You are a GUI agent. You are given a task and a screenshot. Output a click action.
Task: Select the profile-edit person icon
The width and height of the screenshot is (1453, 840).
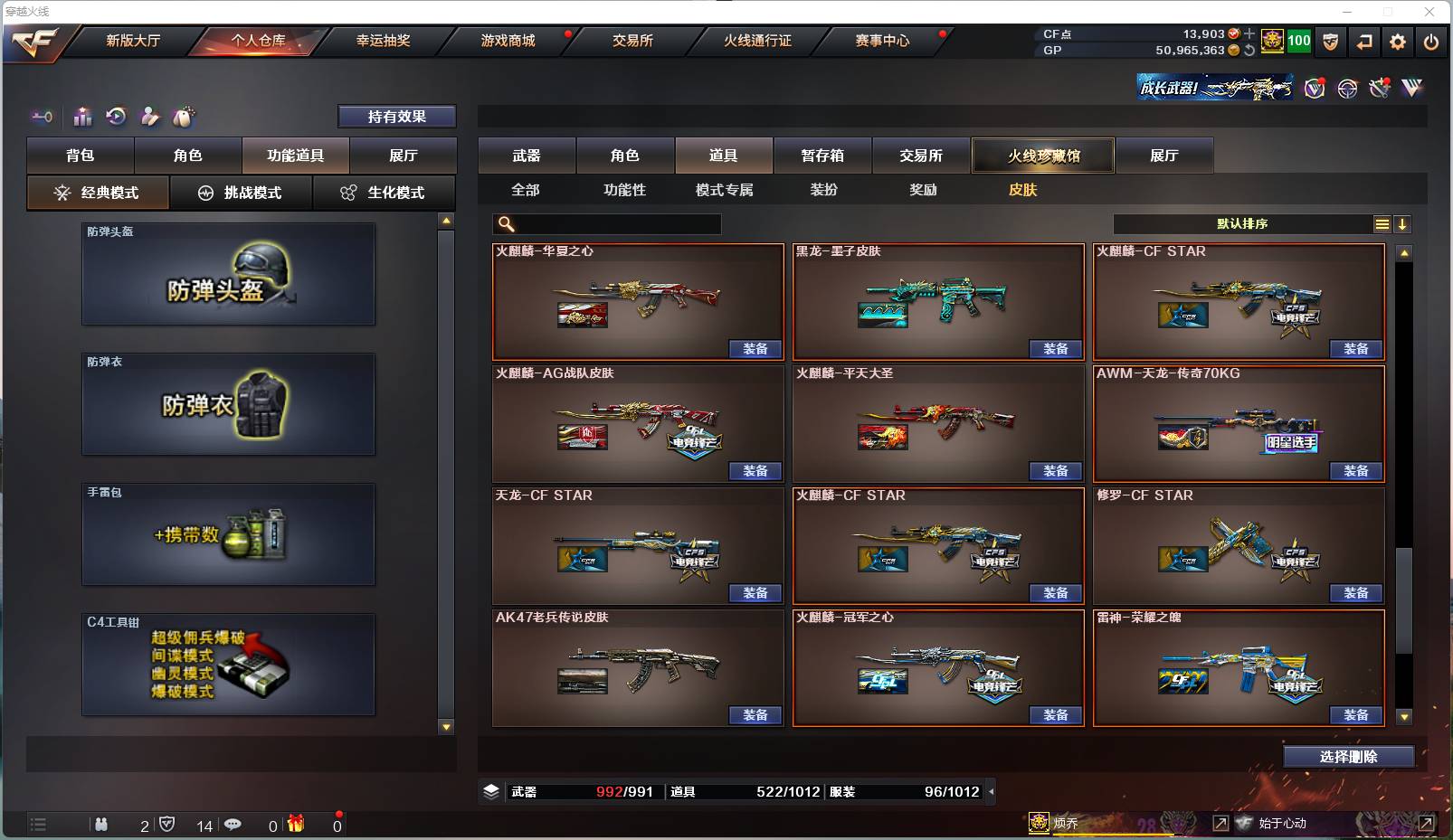[x=149, y=117]
